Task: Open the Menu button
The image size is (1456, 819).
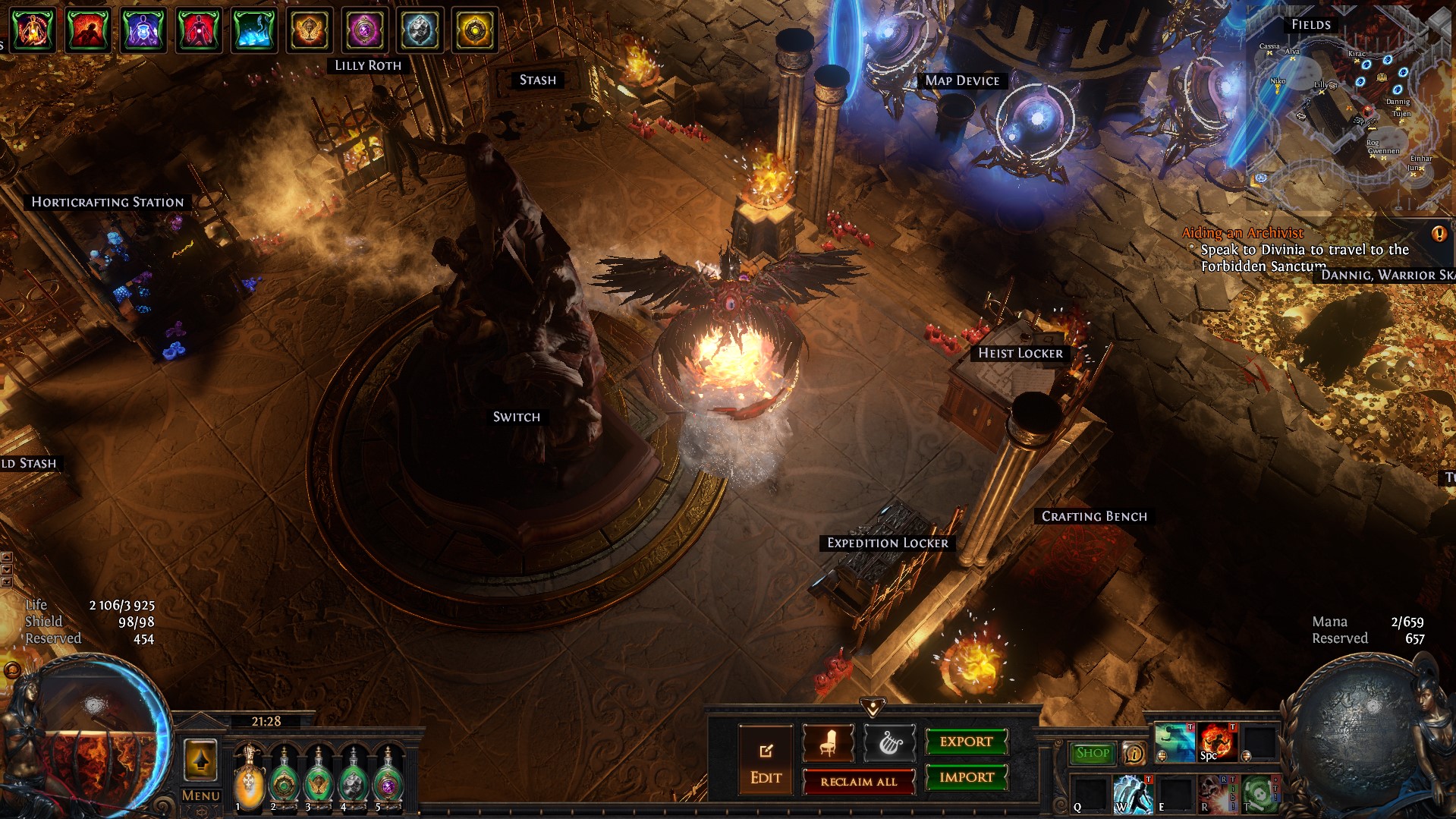Action: coord(200,795)
